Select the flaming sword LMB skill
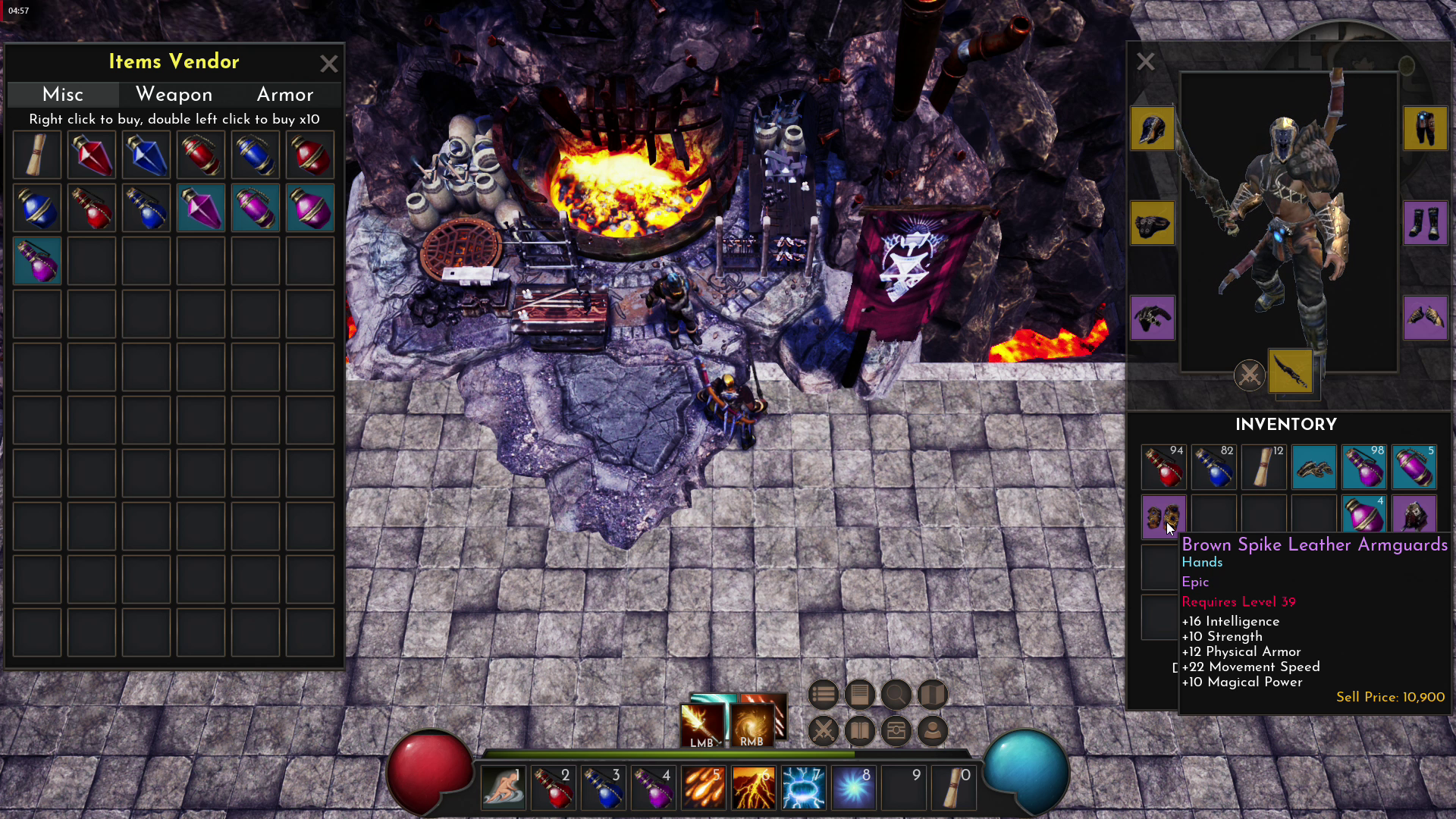Screen dimensions: 1456x819 click(x=702, y=726)
